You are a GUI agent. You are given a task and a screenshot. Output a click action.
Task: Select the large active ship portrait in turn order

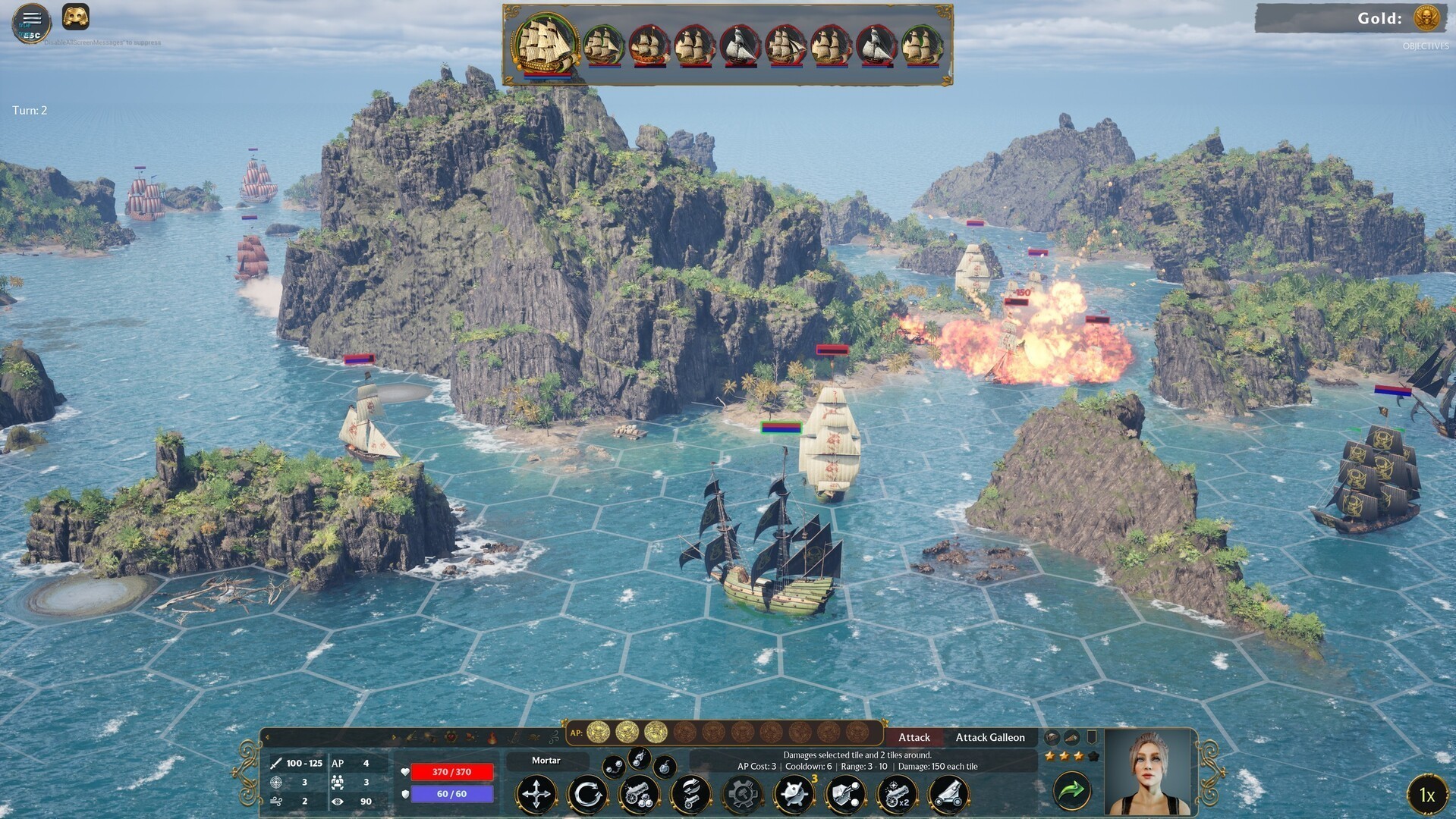545,42
